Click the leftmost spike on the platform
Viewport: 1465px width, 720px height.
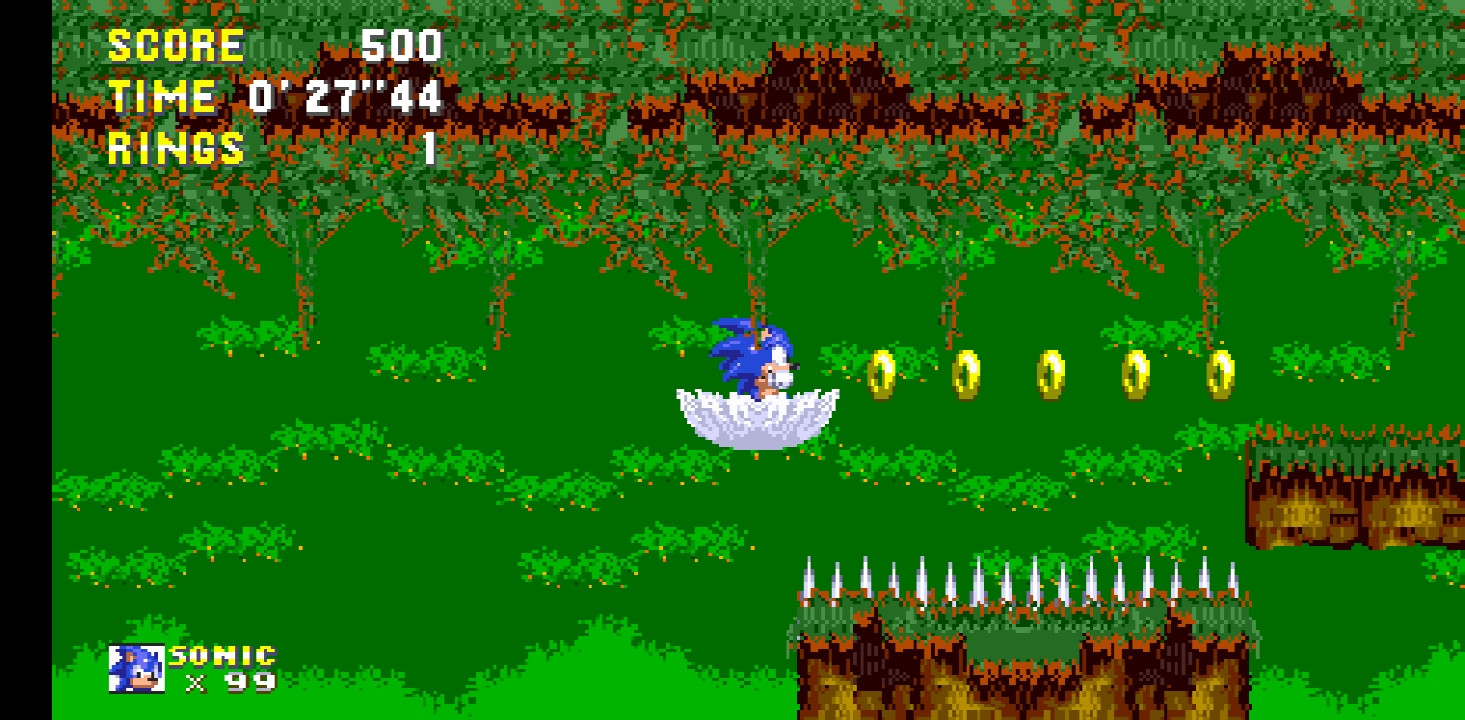810,580
